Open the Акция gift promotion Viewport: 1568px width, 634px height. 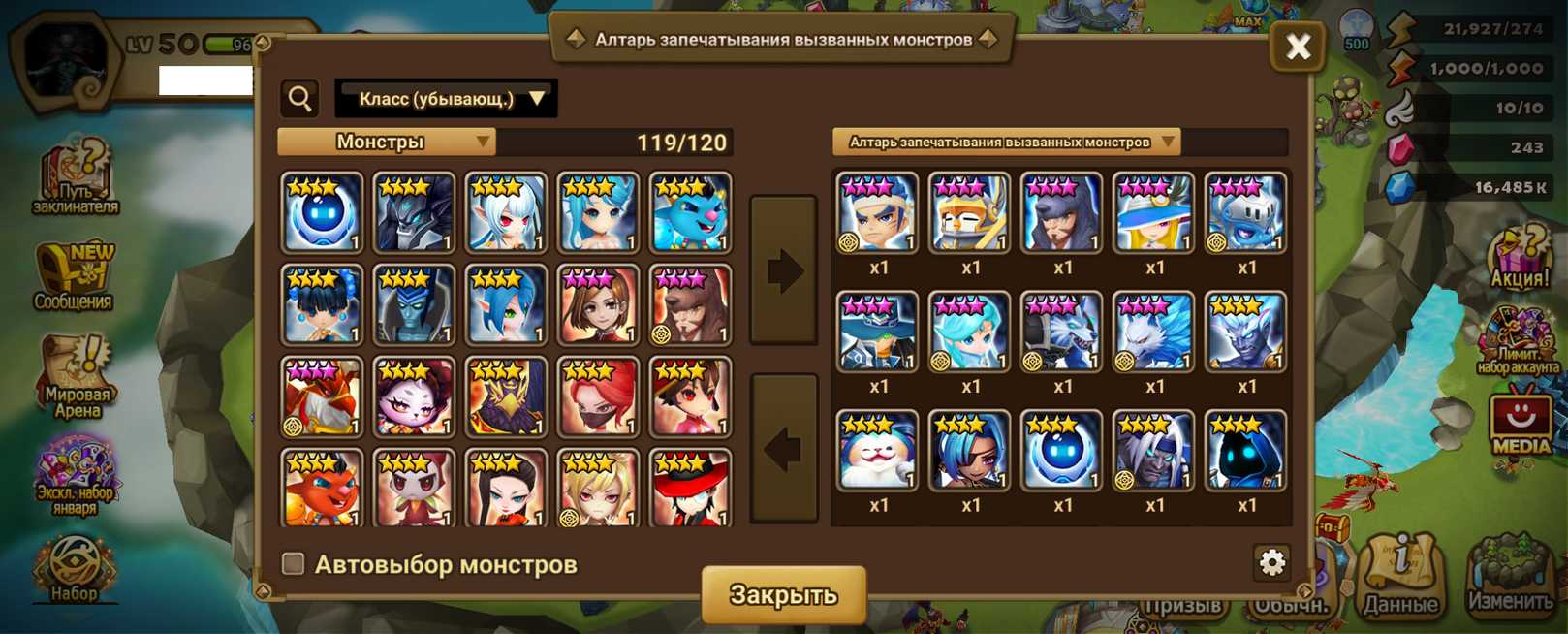pyautogui.click(x=1520, y=258)
